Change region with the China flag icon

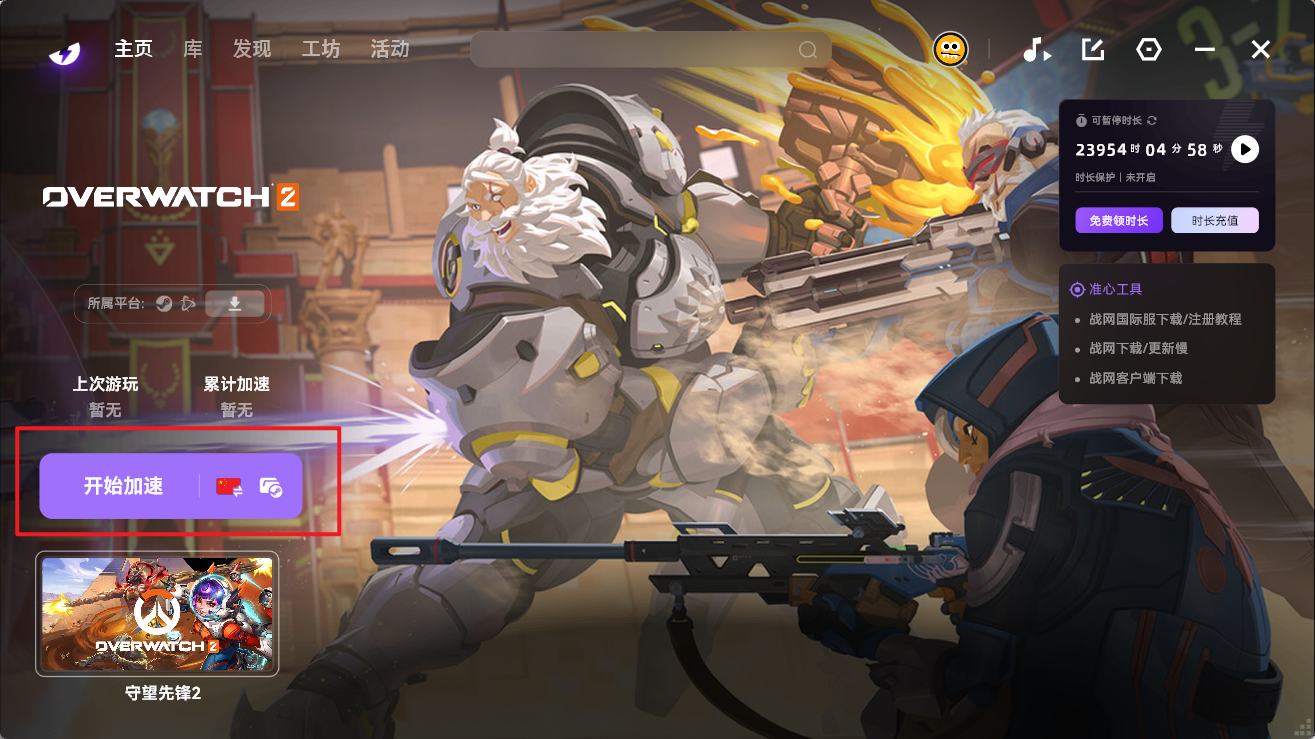[230, 487]
